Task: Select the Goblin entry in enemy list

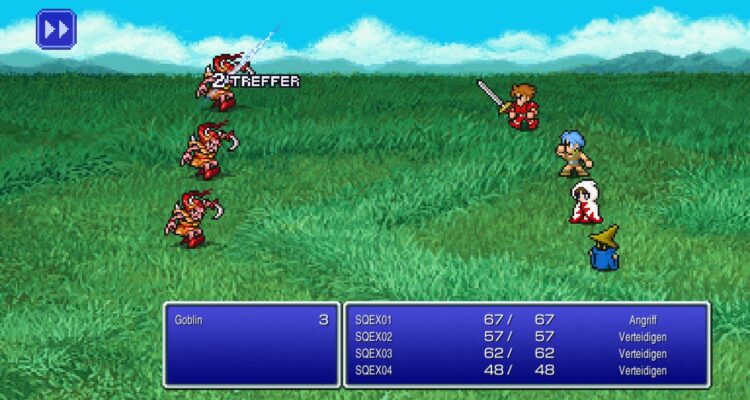Action: (250, 320)
